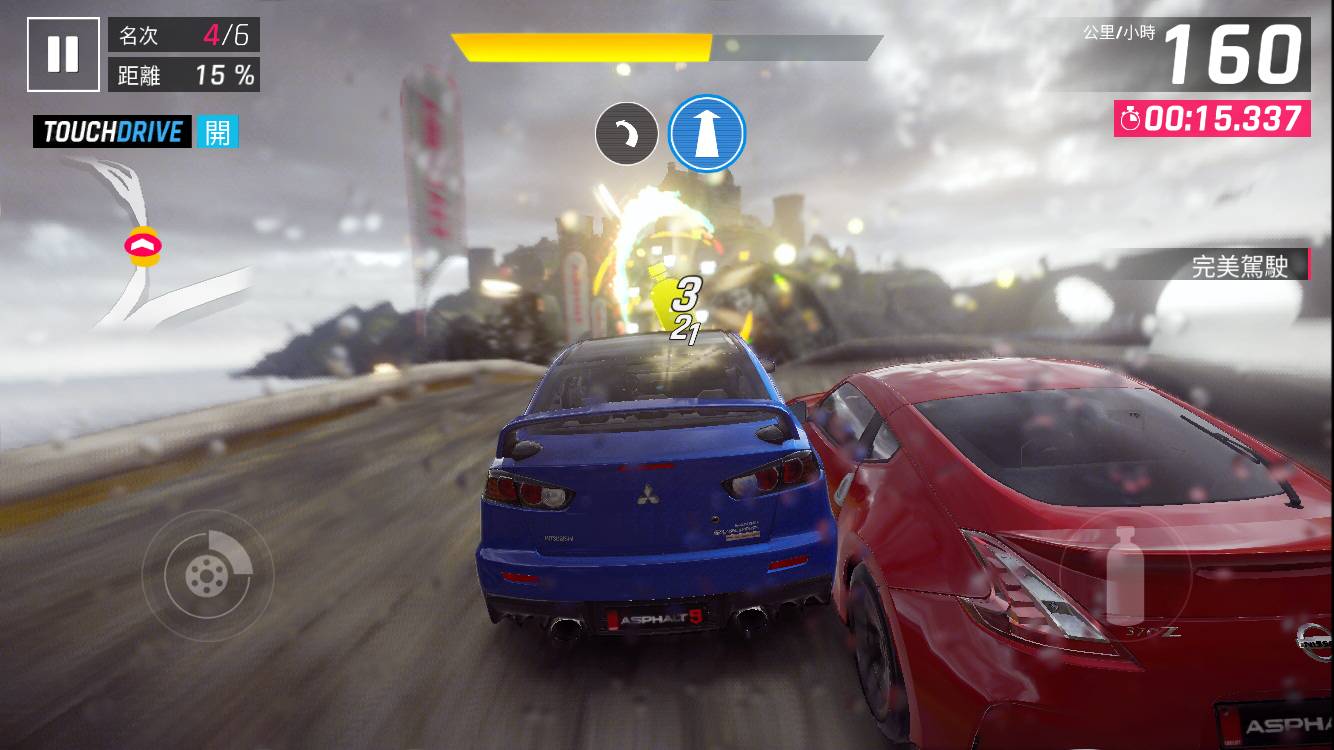This screenshot has width=1334, height=750.
Task: Pause the race
Action: click(x=63, y=54)
